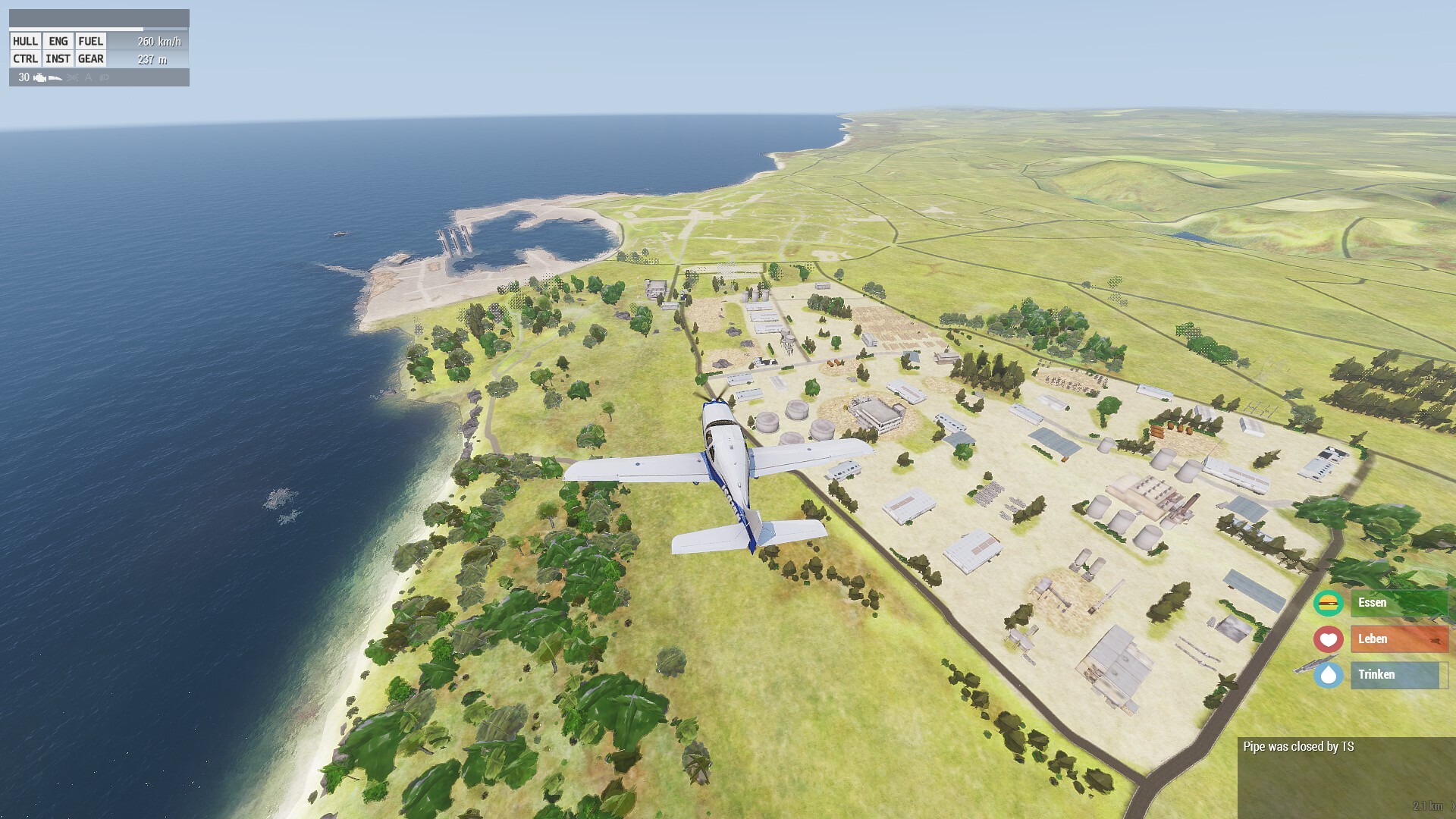This screenshot has width=1456, height=819.
Task: Select the heart Leben health icon
Action: pos(1328,639)
